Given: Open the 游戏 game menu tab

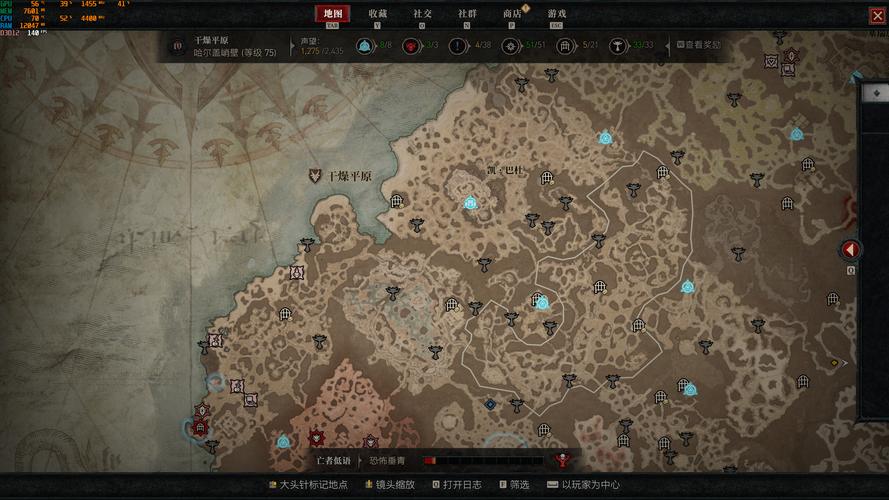Looking at the screenshot, I should 556,14.
